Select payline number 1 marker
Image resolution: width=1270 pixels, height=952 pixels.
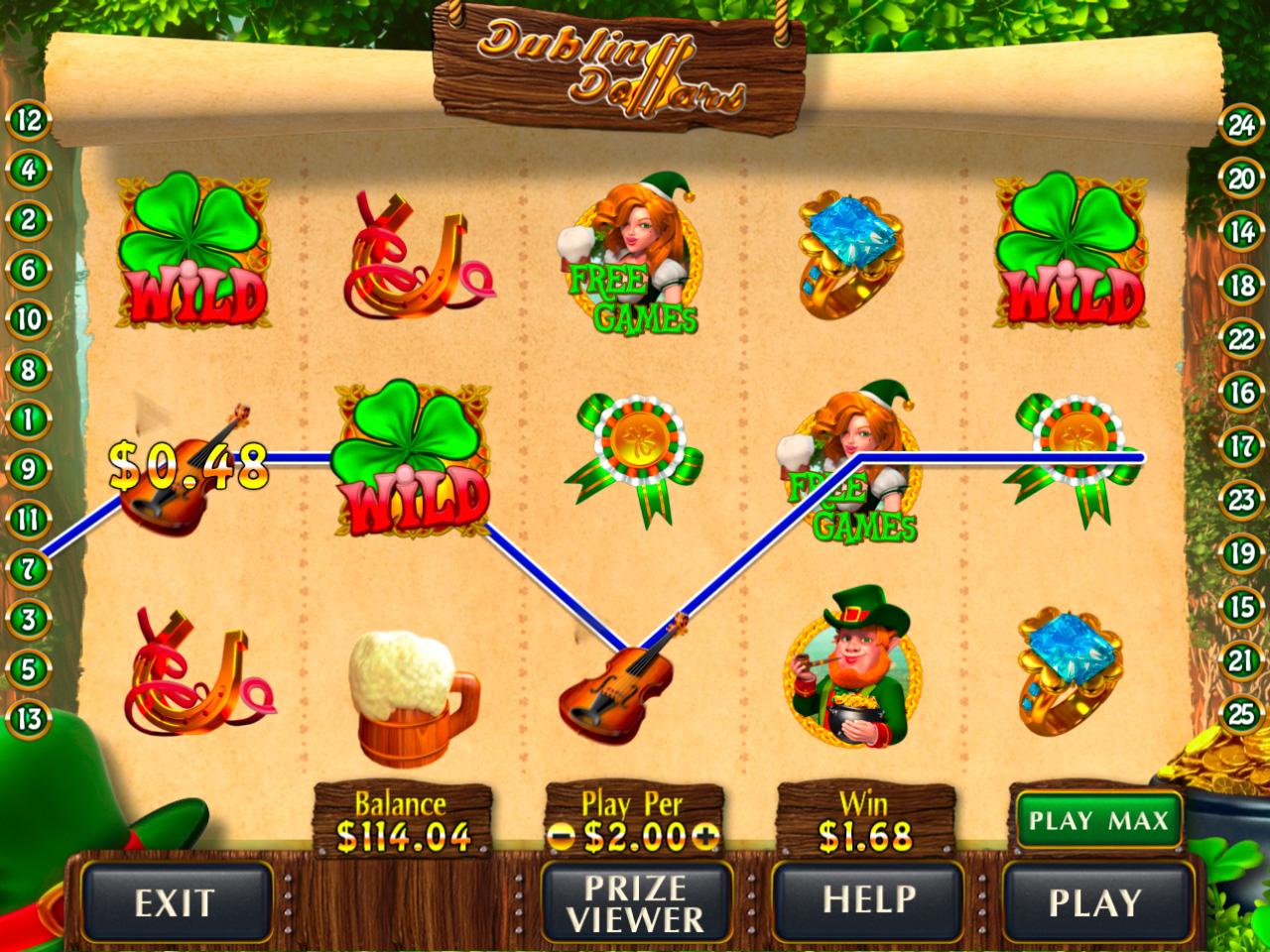(29, 419)
